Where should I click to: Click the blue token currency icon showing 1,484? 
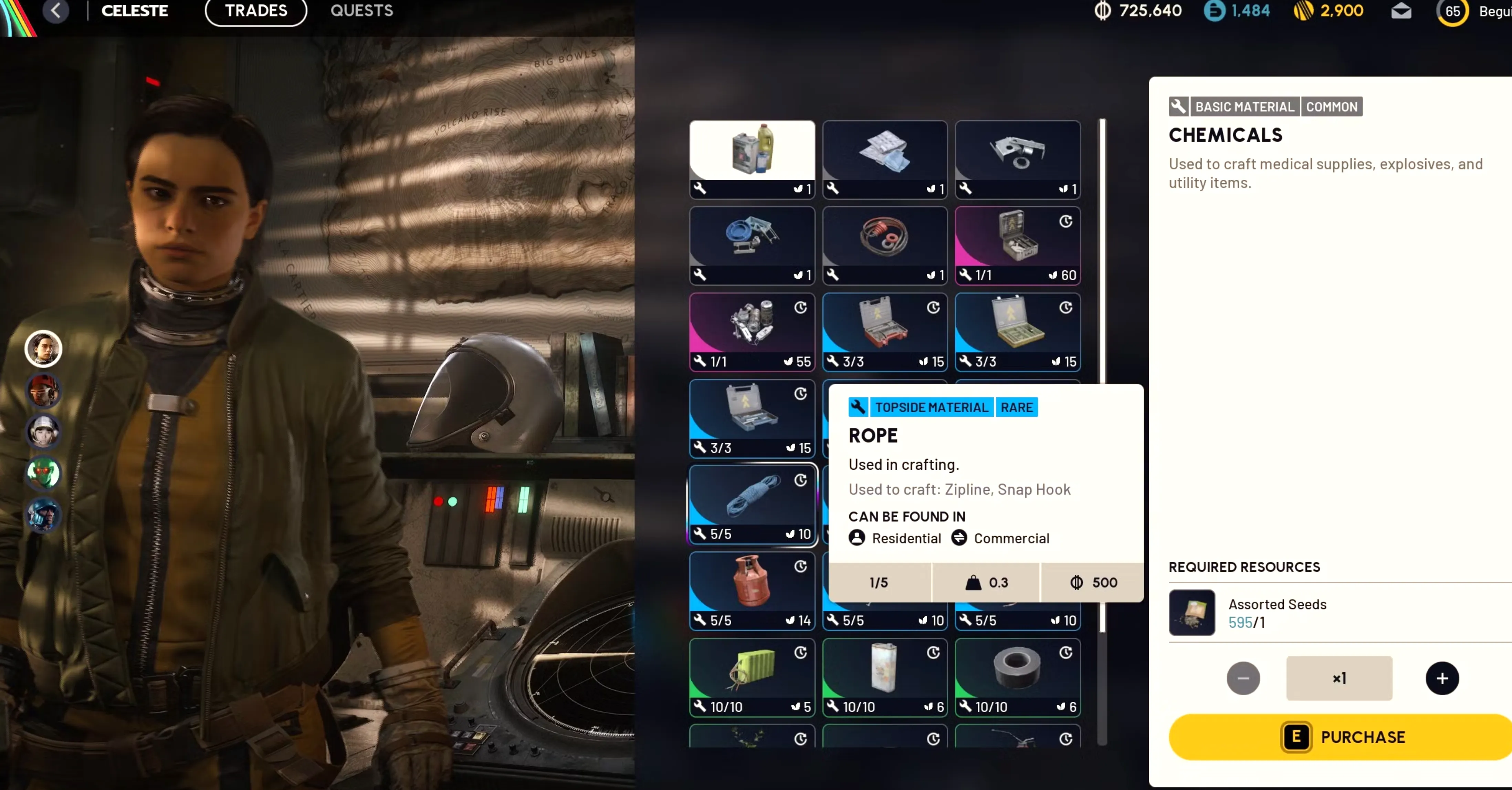[1215, 11]
